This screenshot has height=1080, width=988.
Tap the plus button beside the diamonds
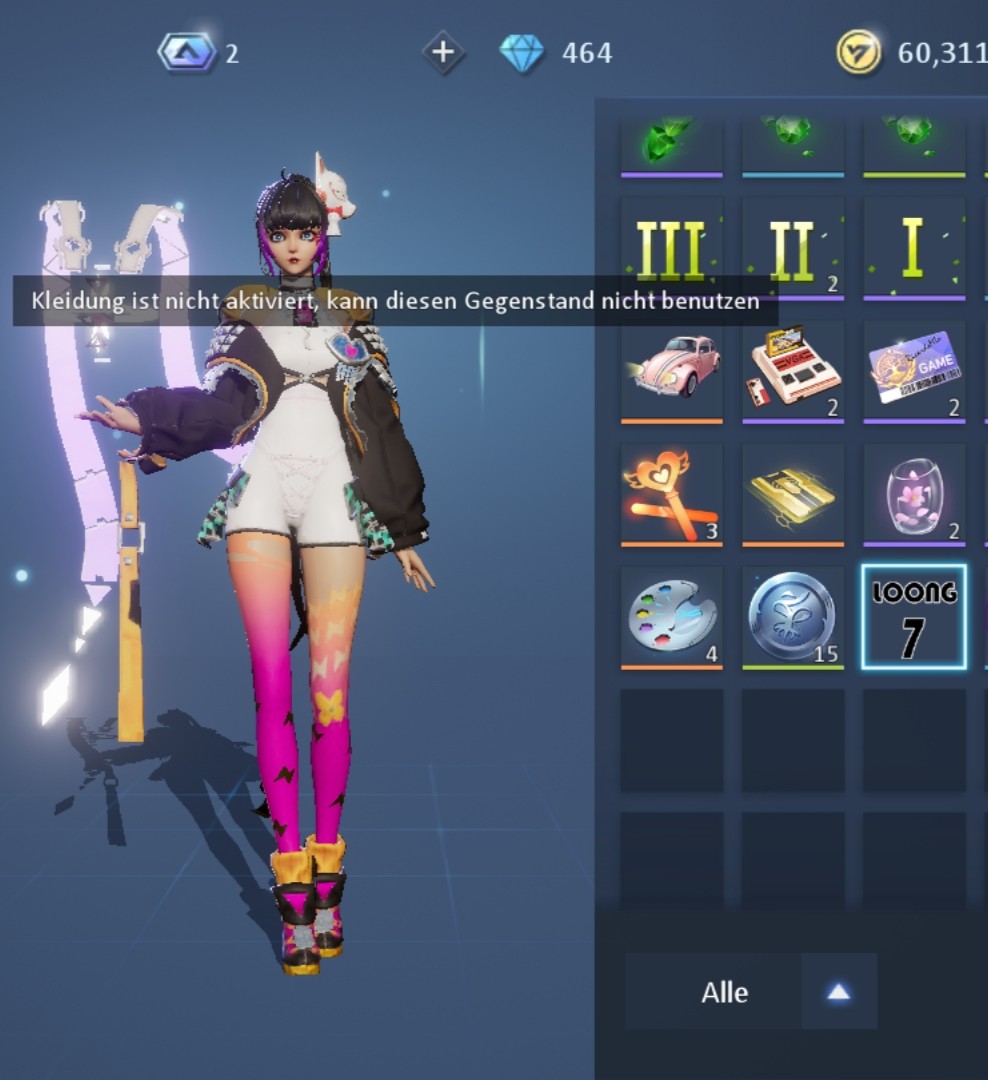(443, 52)
